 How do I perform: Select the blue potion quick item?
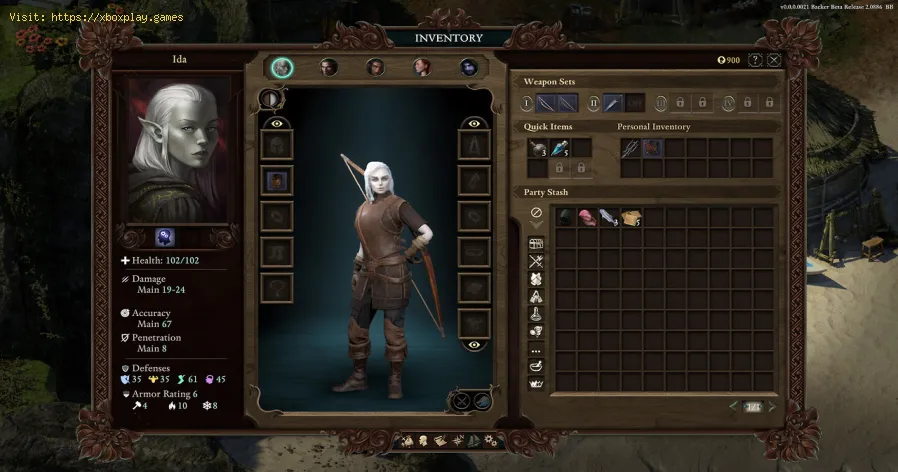[x=558, y=148]
